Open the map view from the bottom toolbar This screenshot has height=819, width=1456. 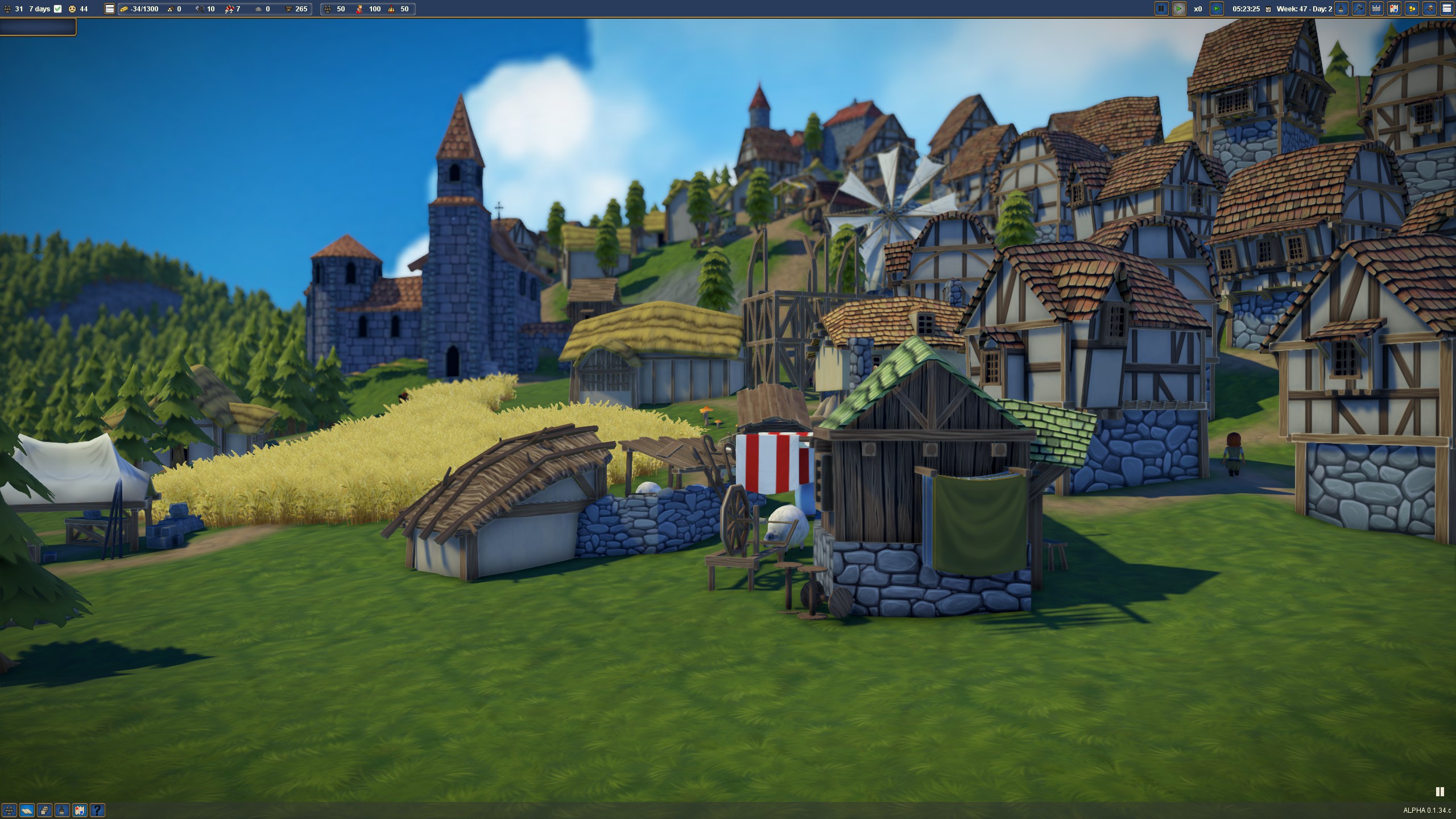coord(80,810)
